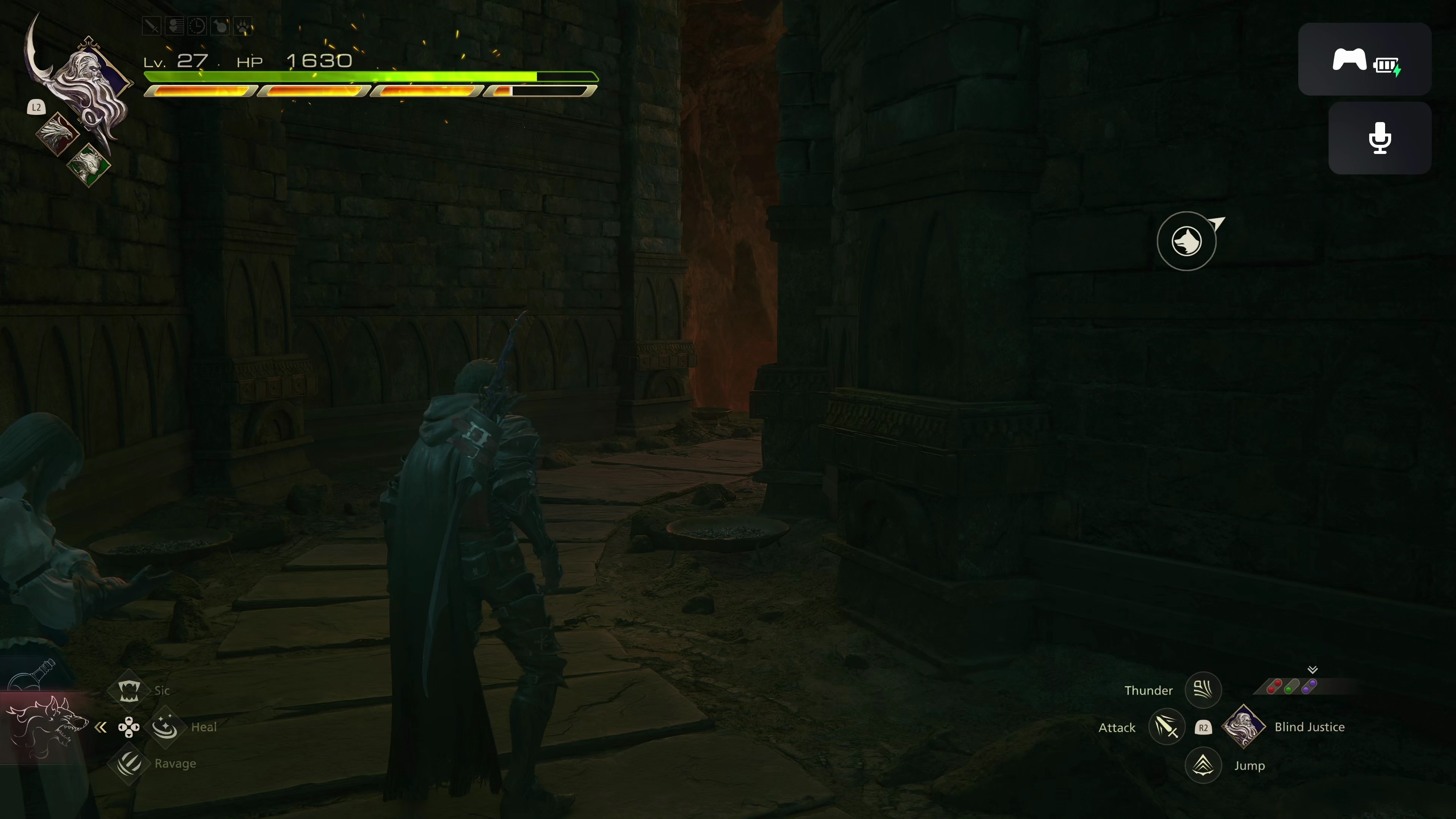The image size is (1456, 819).
Task: Trigger Torgal's Ravage command
Action: 129,764
